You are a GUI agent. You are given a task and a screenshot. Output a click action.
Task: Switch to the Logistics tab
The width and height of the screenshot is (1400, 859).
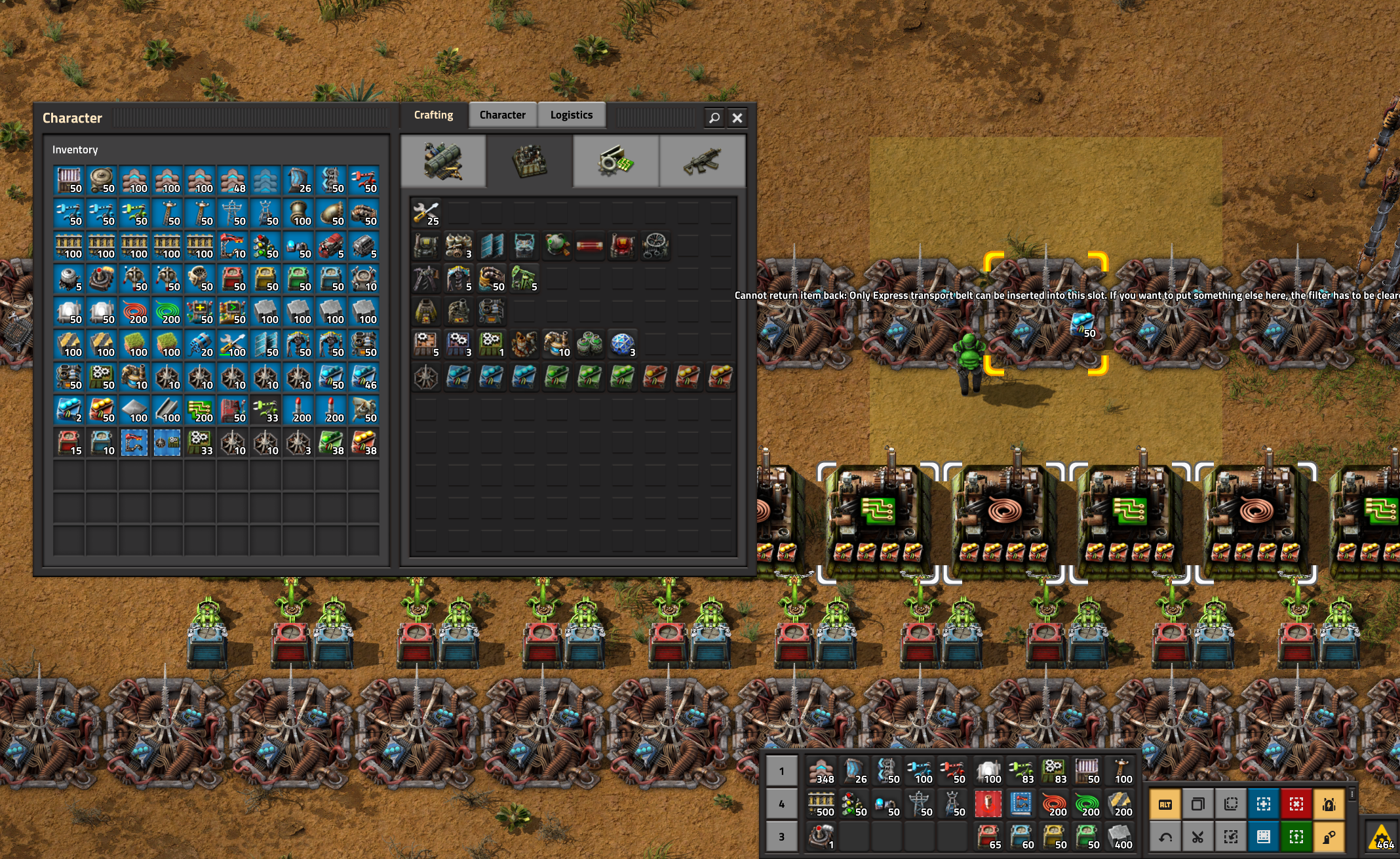[571, 115]
